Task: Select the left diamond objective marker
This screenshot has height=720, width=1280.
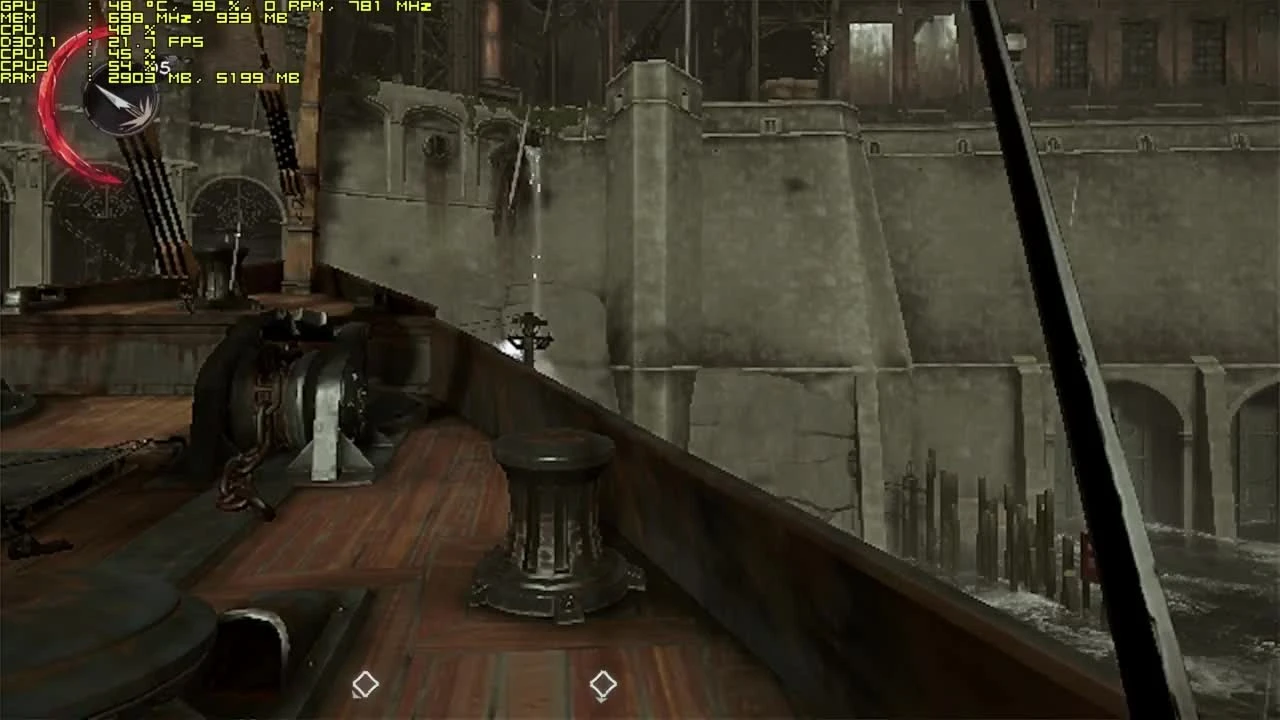Action: [x=364, y=684]
